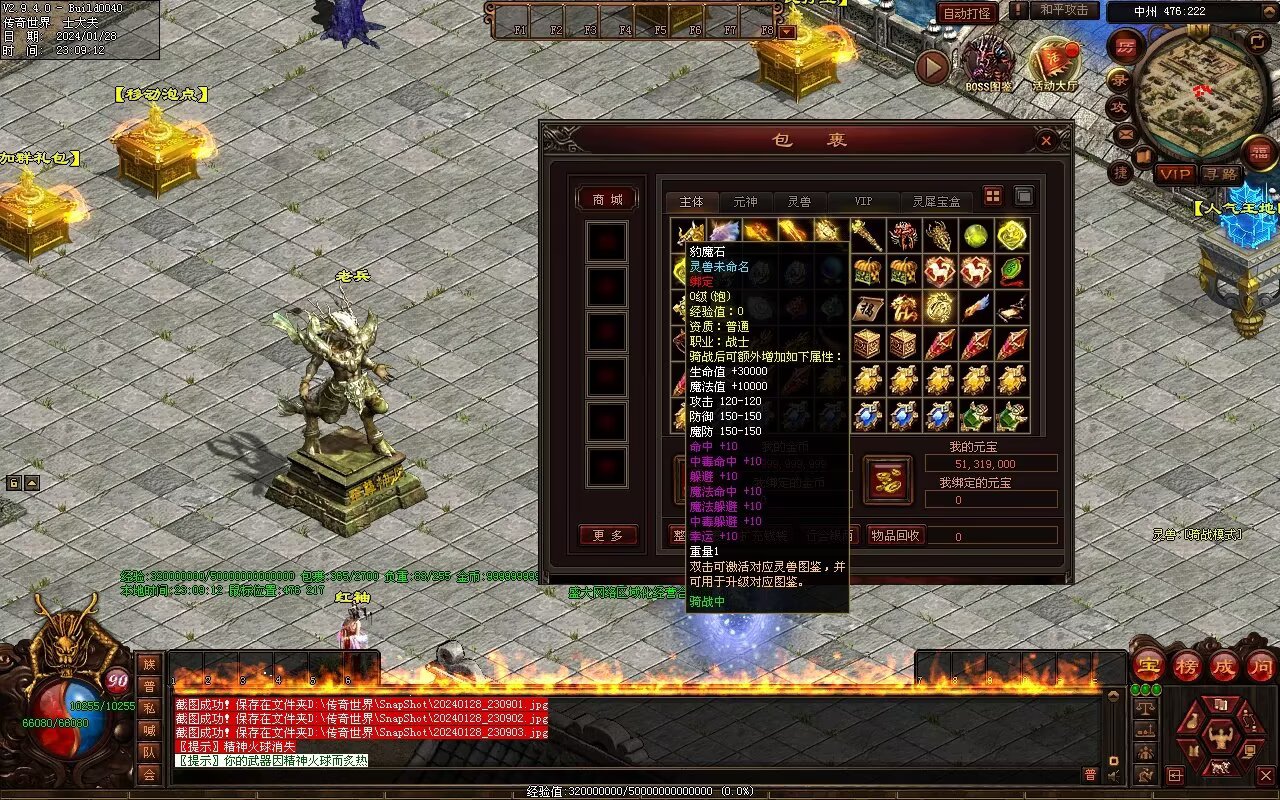Open the 商城 shop from the bag
1280x800 pixels.
click(607, 200)
